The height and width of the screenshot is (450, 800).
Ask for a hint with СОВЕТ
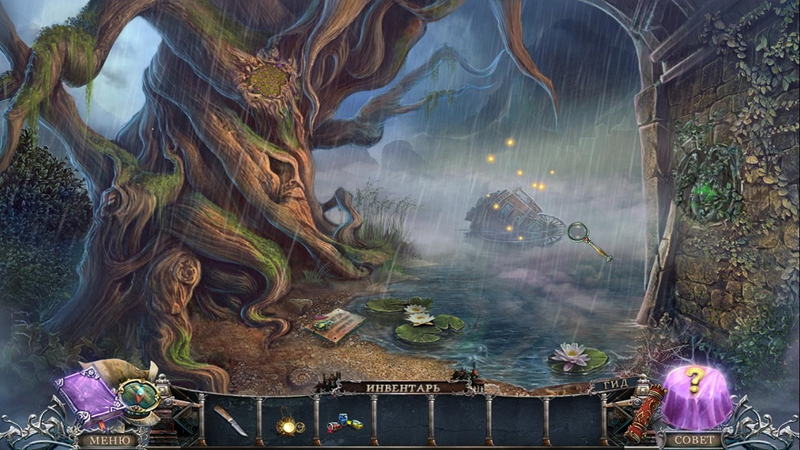point(692,439)
